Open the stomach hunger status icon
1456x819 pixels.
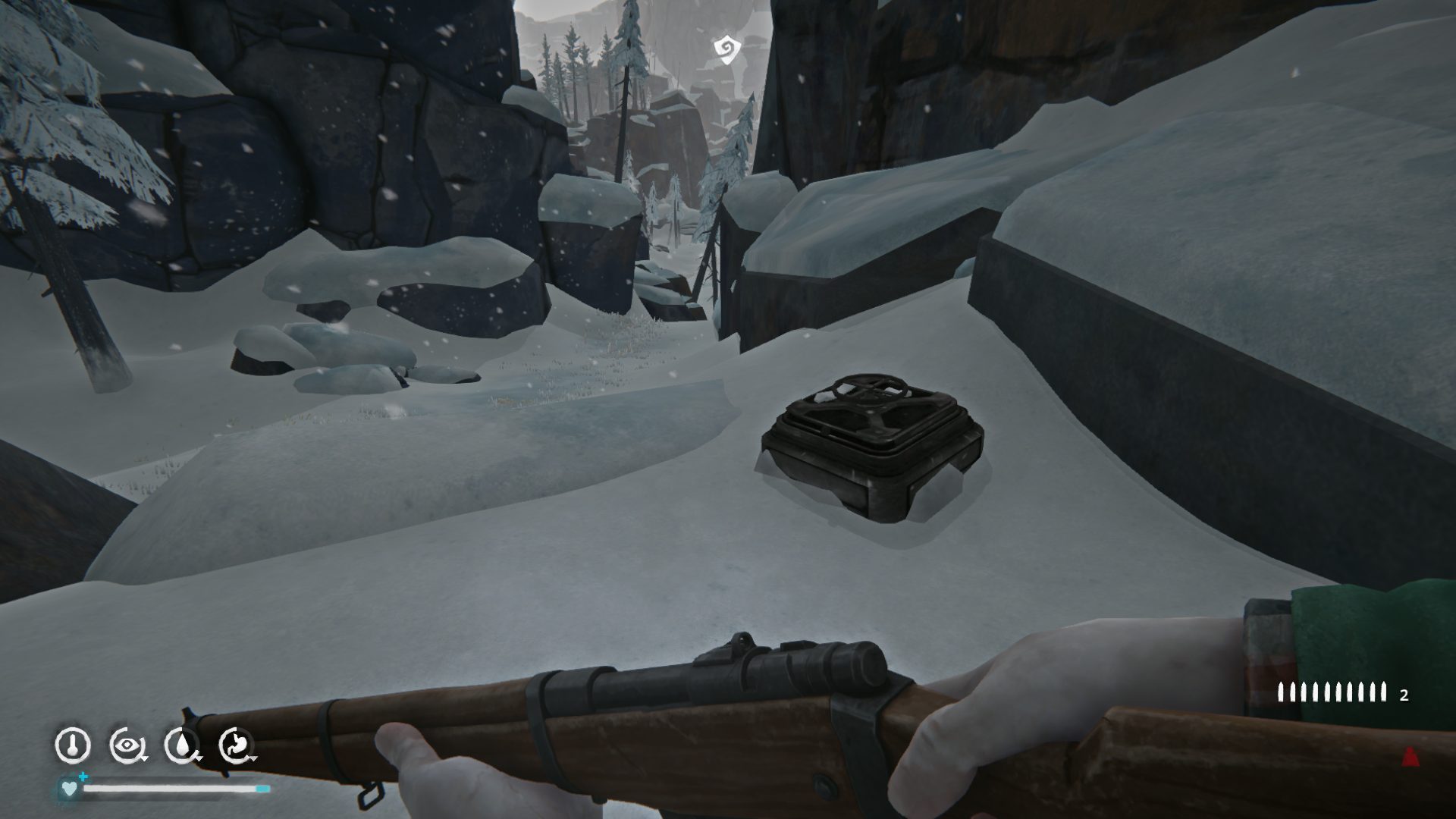237,745
